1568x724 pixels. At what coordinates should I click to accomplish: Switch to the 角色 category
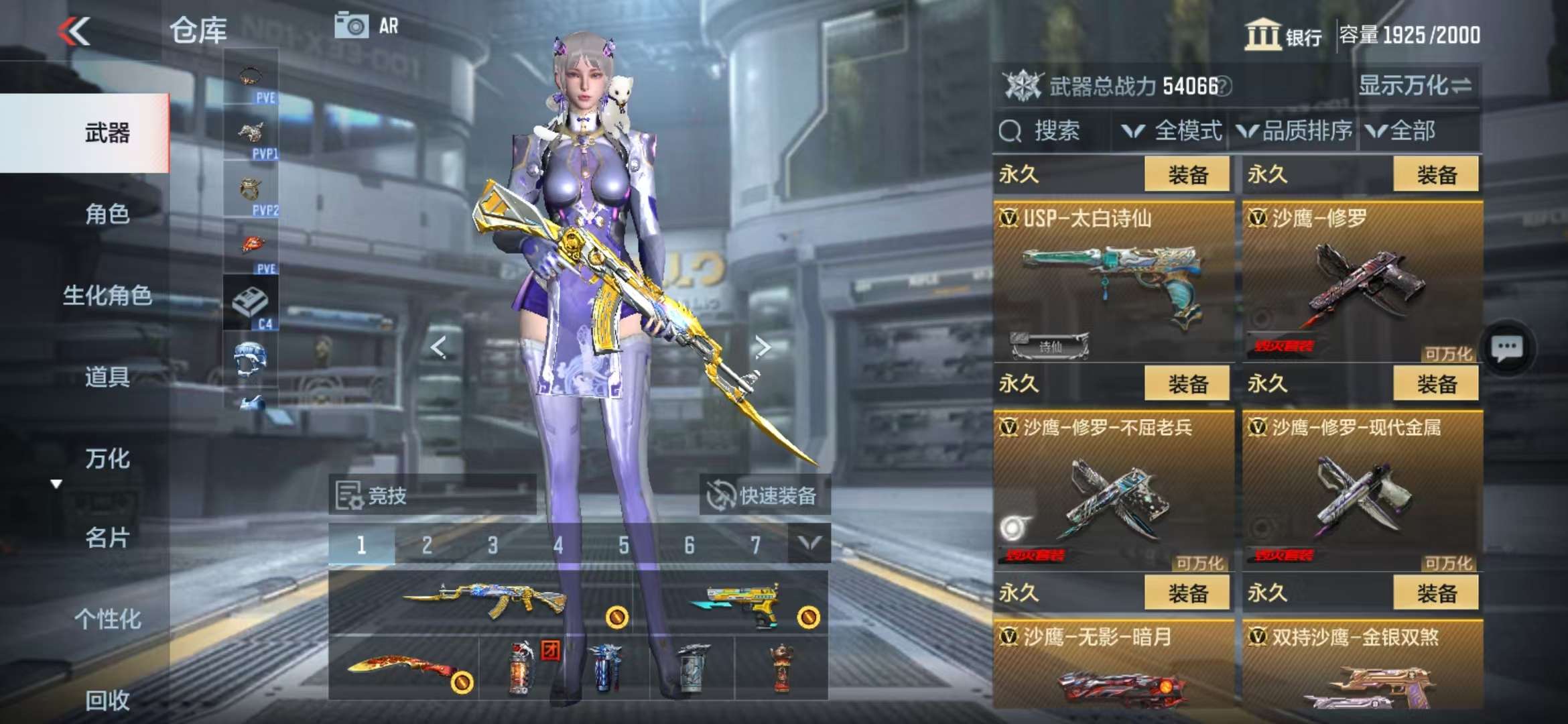coord(107,215)
